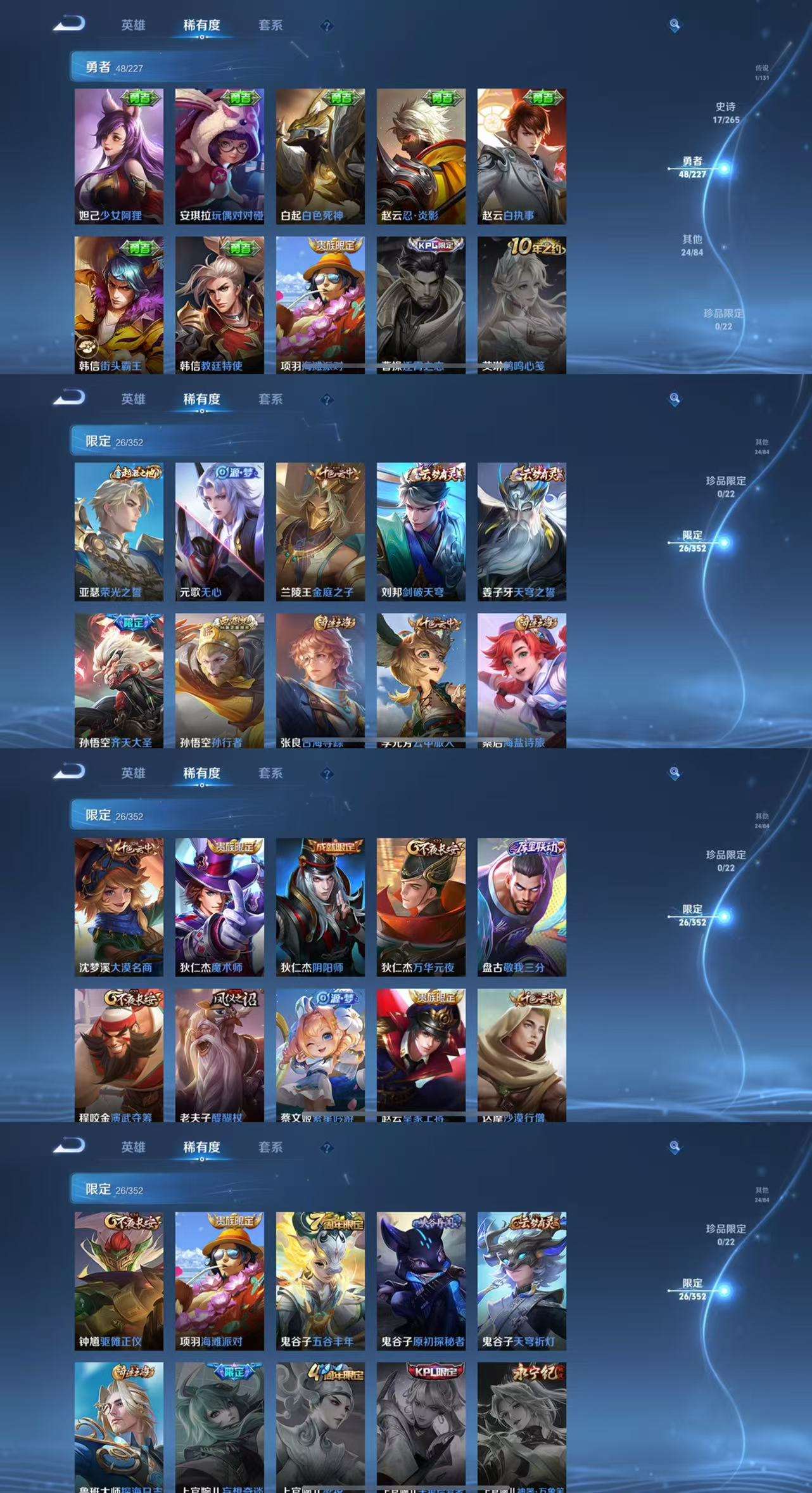Select the 姜子牙 天穹之誓 skin card
The image size is (812, 1493).
(521, 531)
